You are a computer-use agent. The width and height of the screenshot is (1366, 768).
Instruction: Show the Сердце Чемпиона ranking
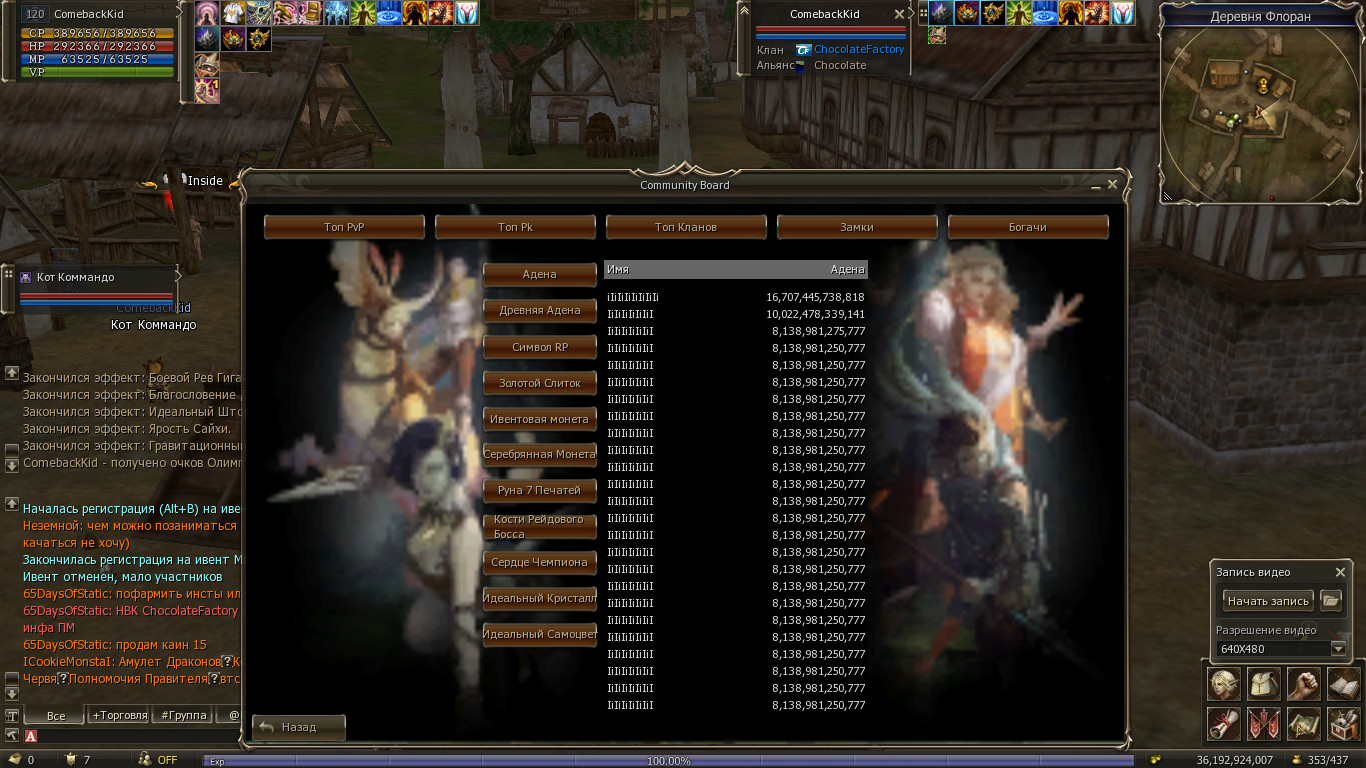pyautogui.click(x=540, y=562)
